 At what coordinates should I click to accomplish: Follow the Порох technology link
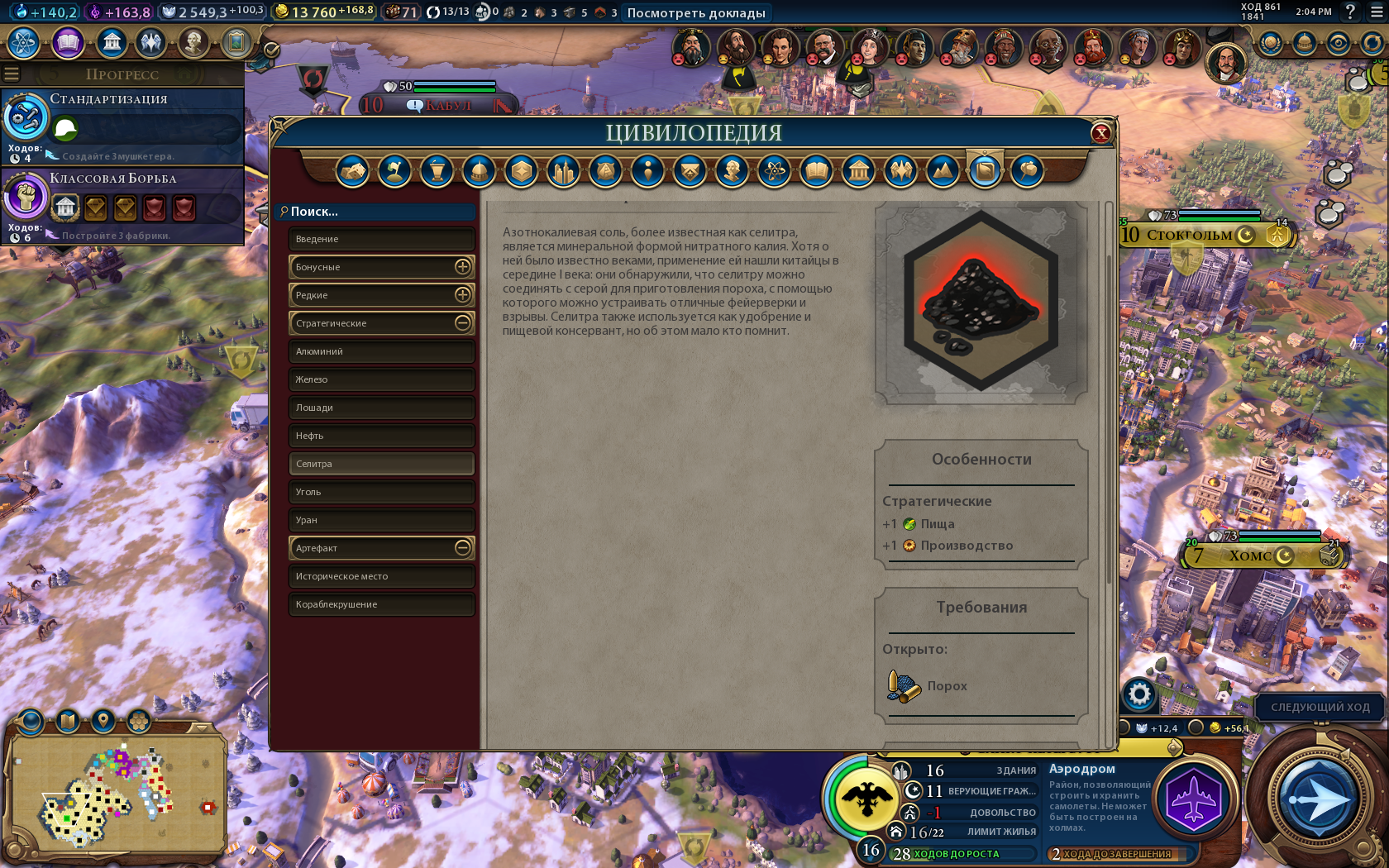pyautogui.click(x=946, y=686)
